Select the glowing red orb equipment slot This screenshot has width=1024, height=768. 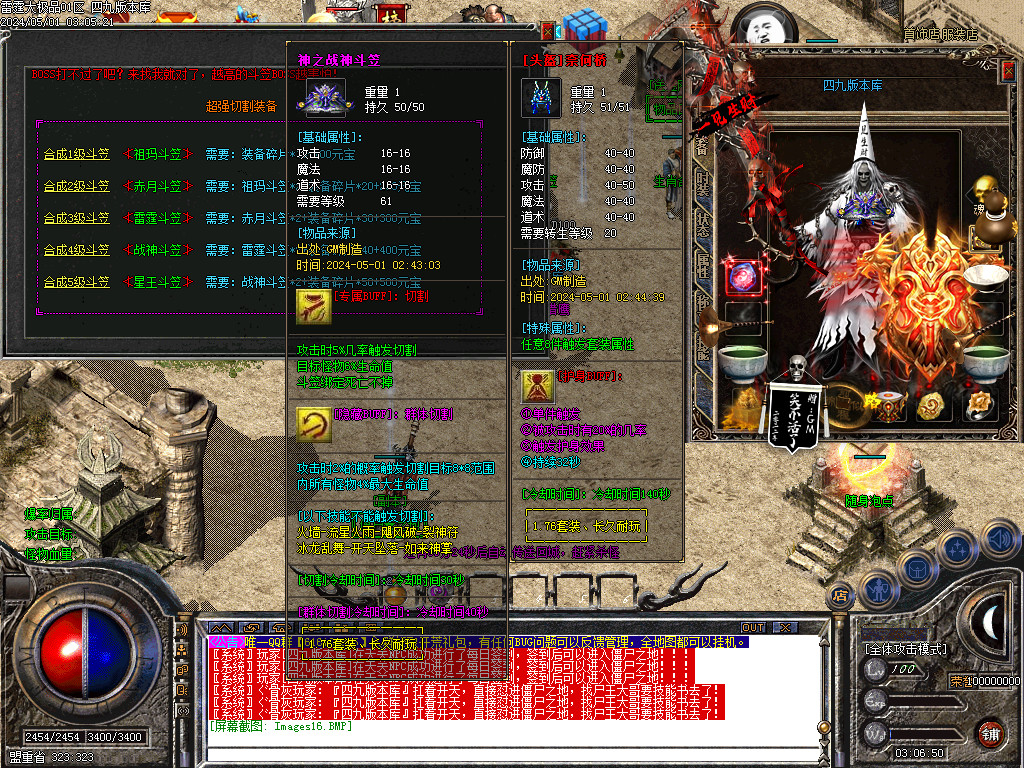(x=743, y=277)
